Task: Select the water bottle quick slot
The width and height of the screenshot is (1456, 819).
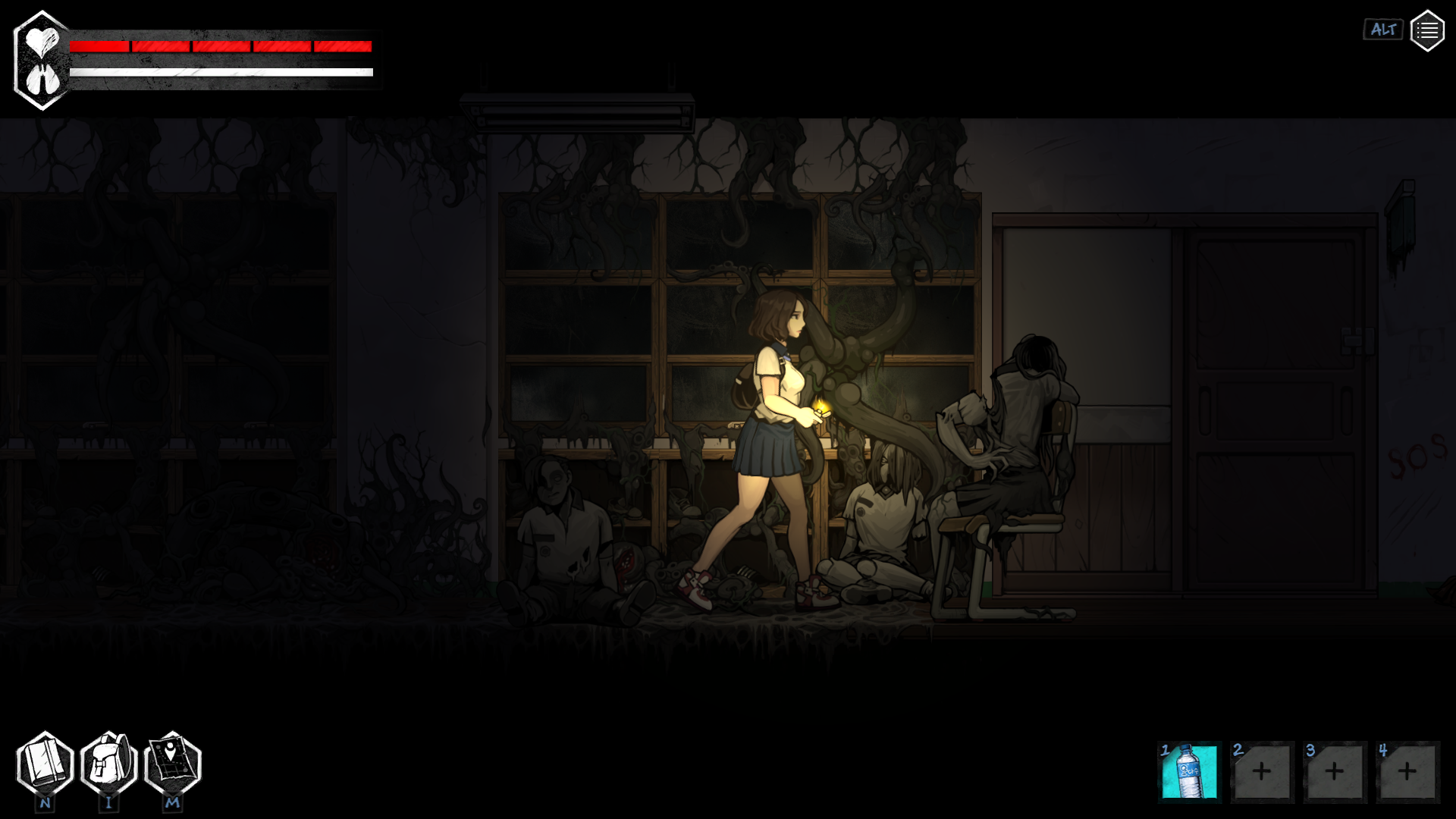Action: (1189, 772)
